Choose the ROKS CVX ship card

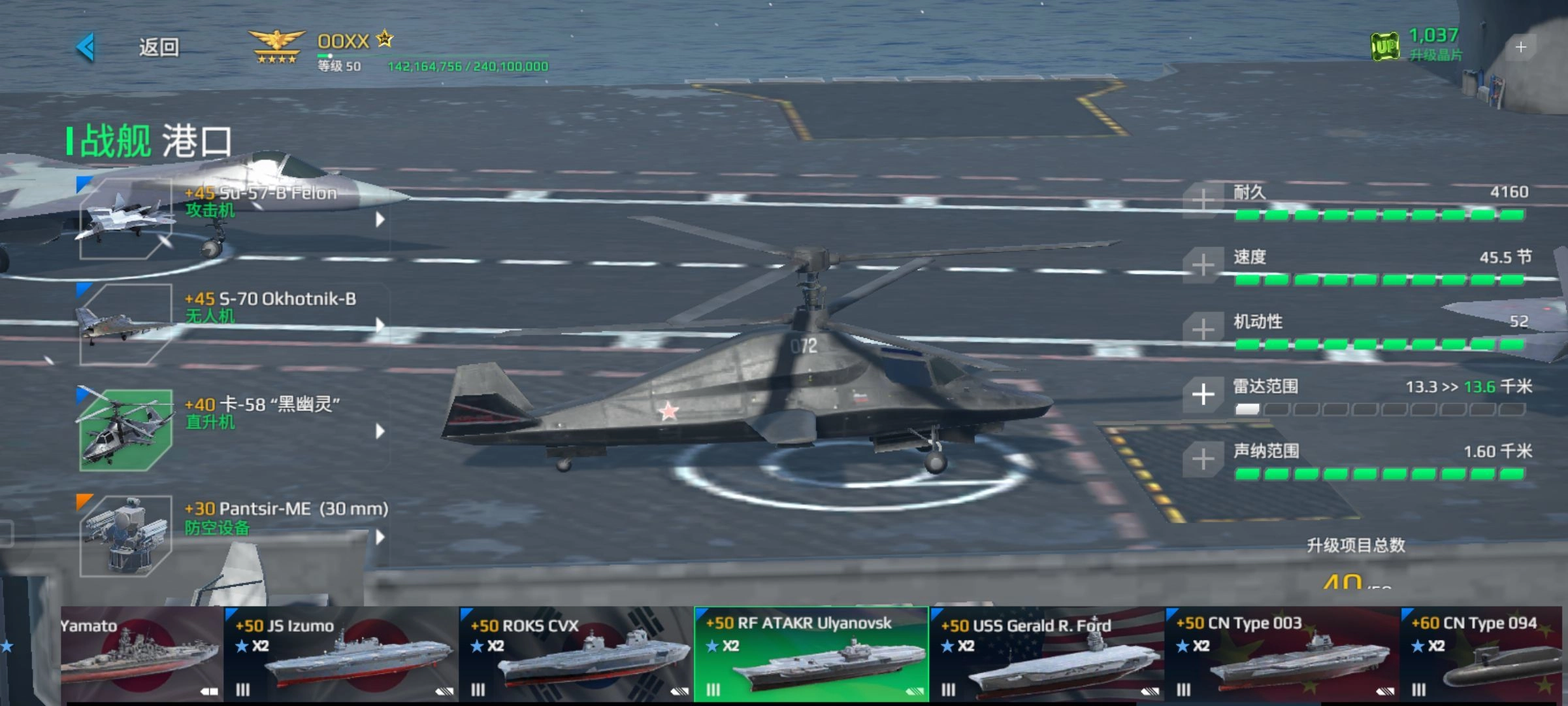click(x=576, y=655)
